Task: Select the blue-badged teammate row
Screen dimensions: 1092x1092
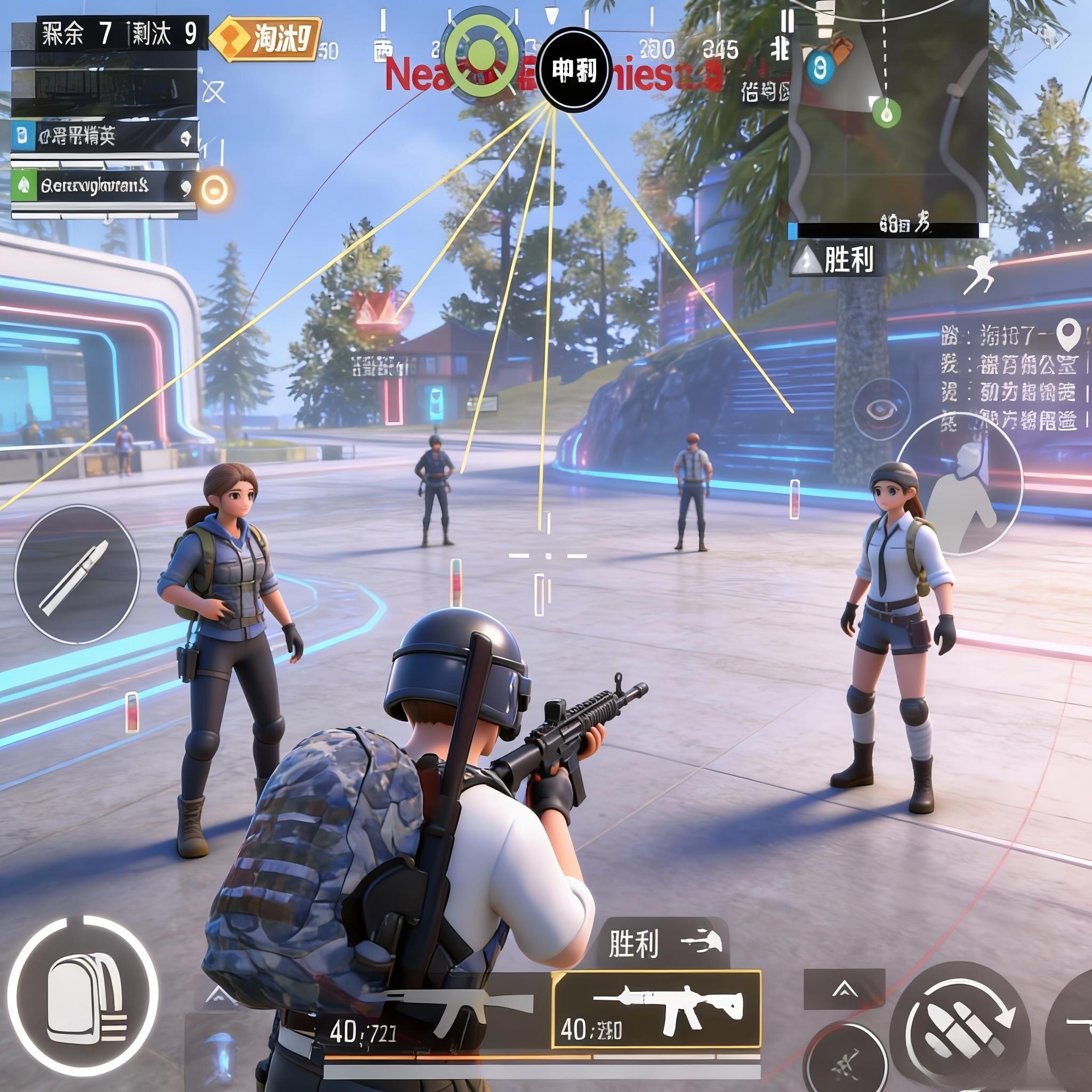Action: coord(105,136)
